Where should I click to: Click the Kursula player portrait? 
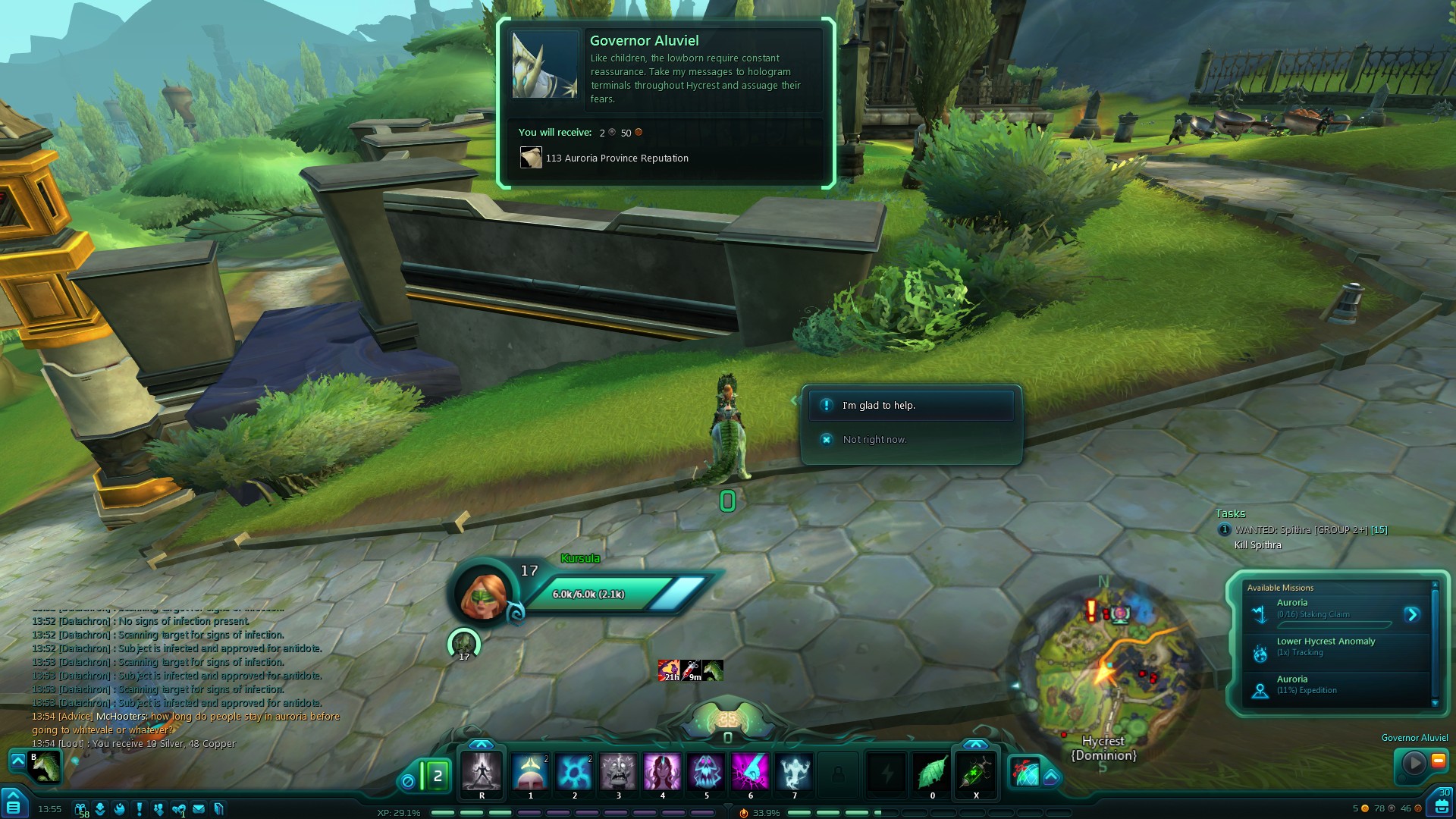click(x=484, y=593)
